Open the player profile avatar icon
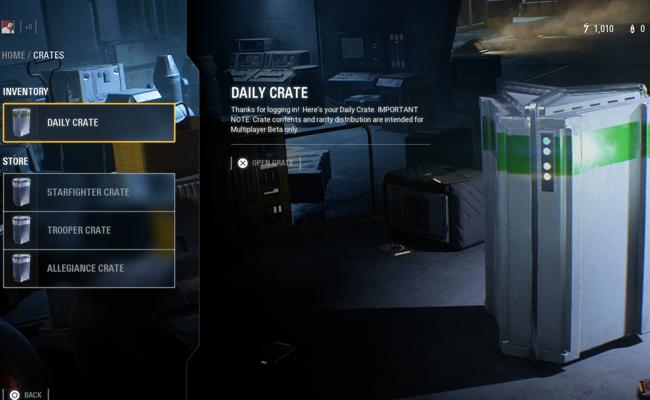Image resolution: width=650 pixels, height=400 pixels. pyautogui.click(x=8, y=27)
